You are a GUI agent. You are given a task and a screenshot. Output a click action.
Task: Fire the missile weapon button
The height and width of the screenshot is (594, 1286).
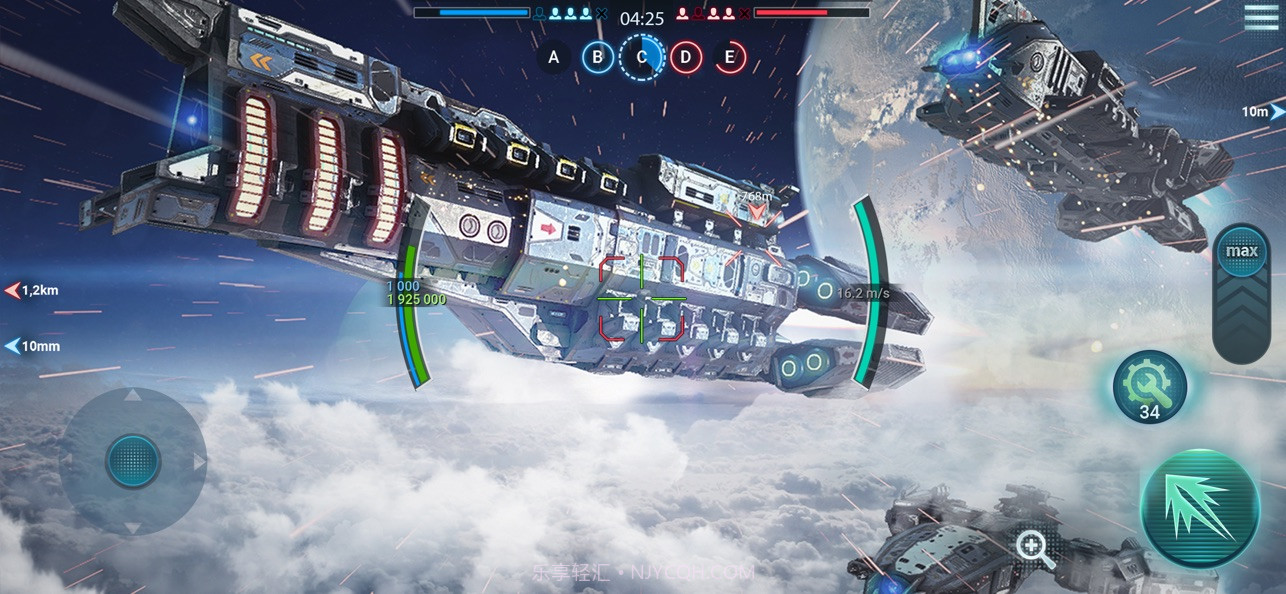[1199, 508]
